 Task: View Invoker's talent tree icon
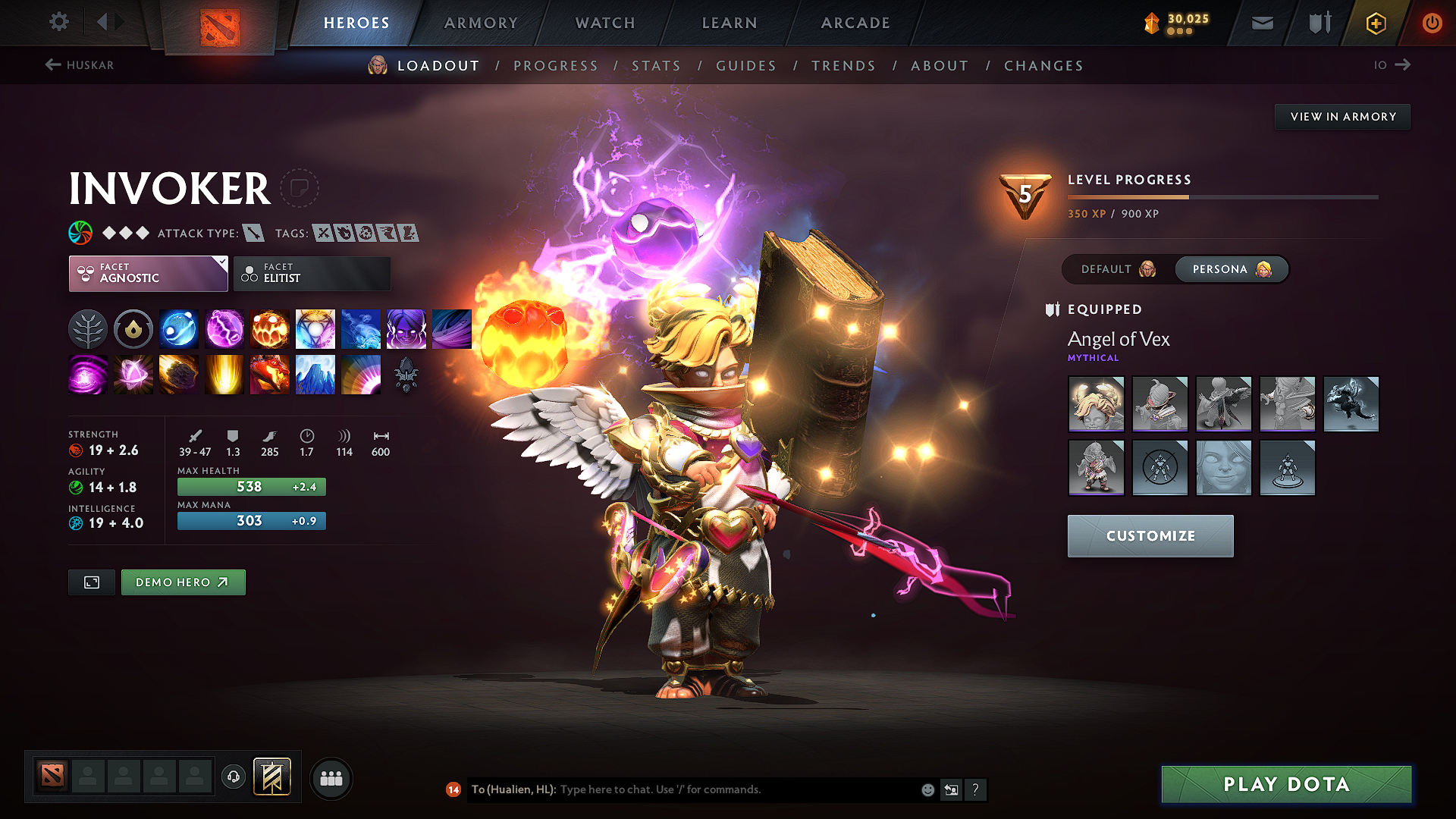(x=88, y=328)
